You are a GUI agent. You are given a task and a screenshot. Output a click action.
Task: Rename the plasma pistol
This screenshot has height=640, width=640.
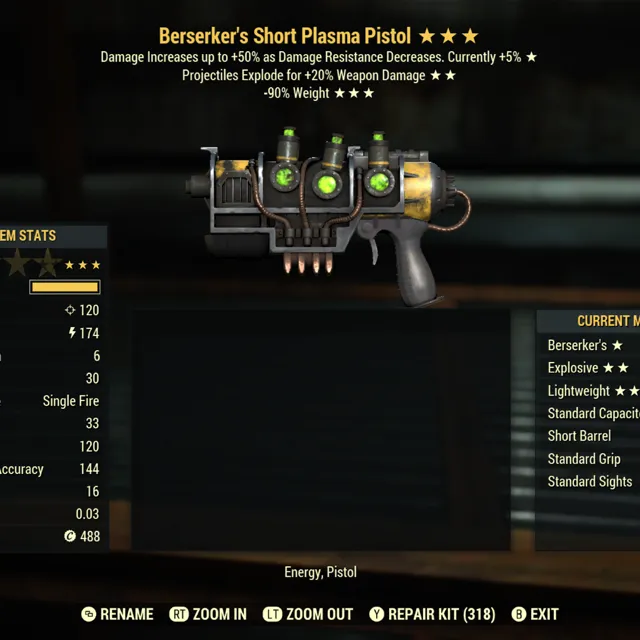click(117, 614)
